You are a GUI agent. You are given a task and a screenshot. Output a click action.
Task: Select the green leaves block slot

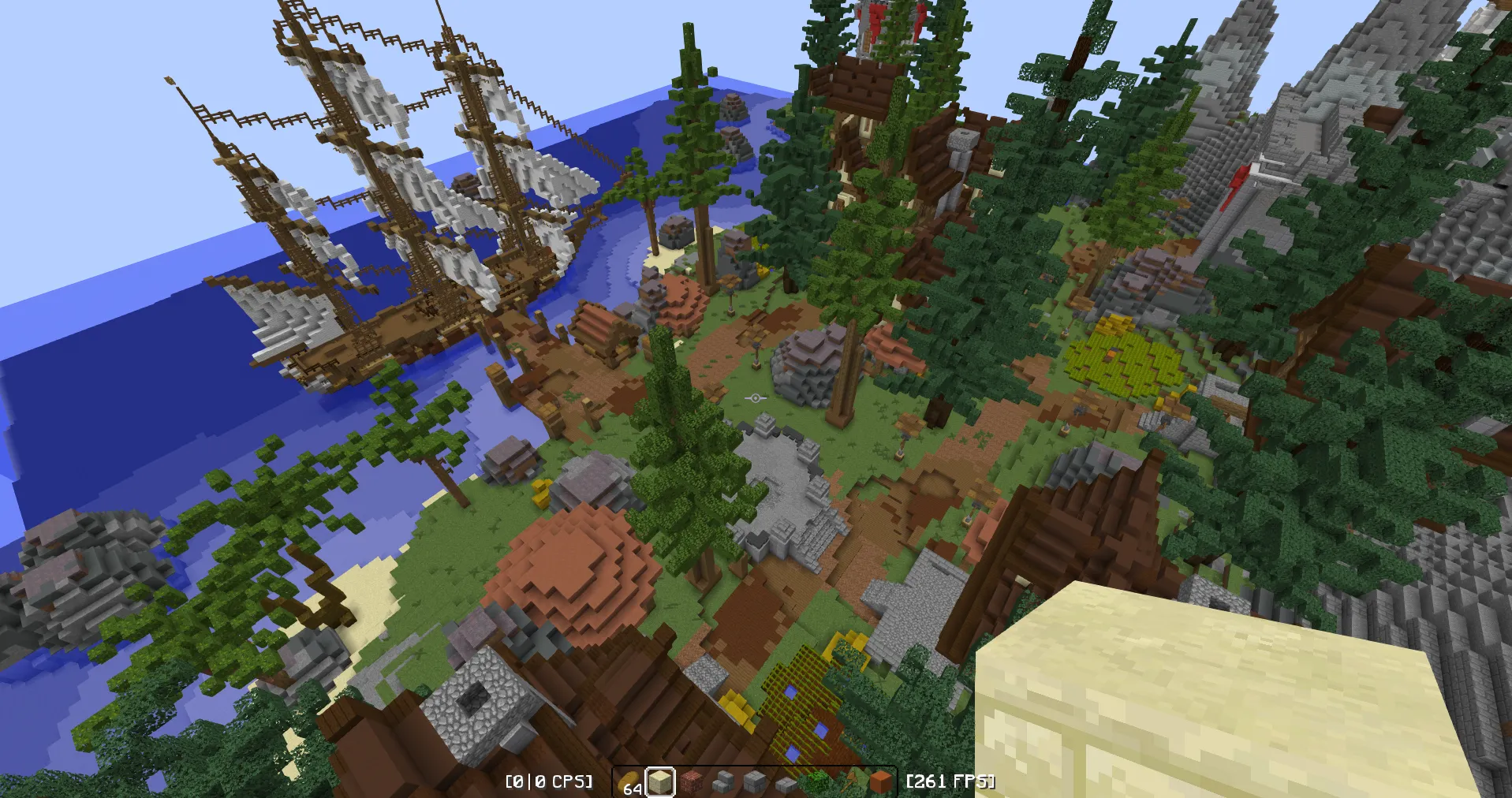818,782
